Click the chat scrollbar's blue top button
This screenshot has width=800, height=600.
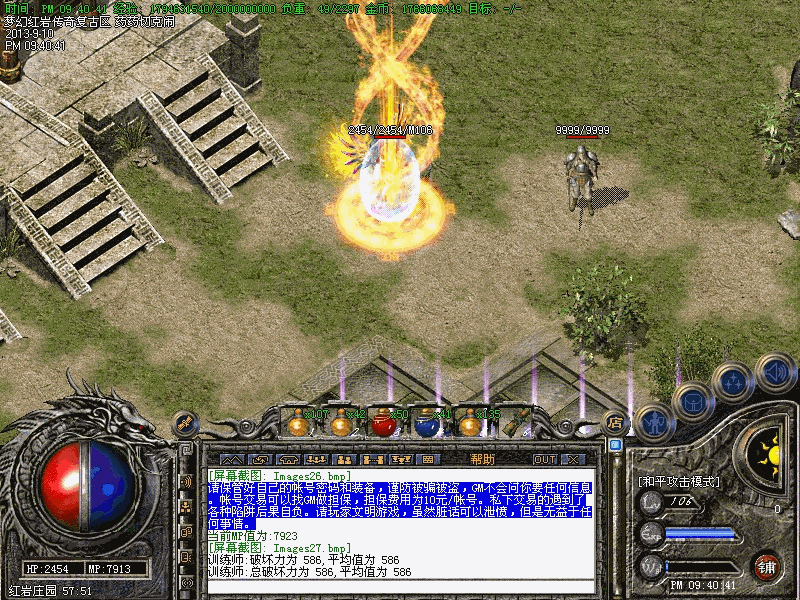pyautogui.click(x=616, y=445)
